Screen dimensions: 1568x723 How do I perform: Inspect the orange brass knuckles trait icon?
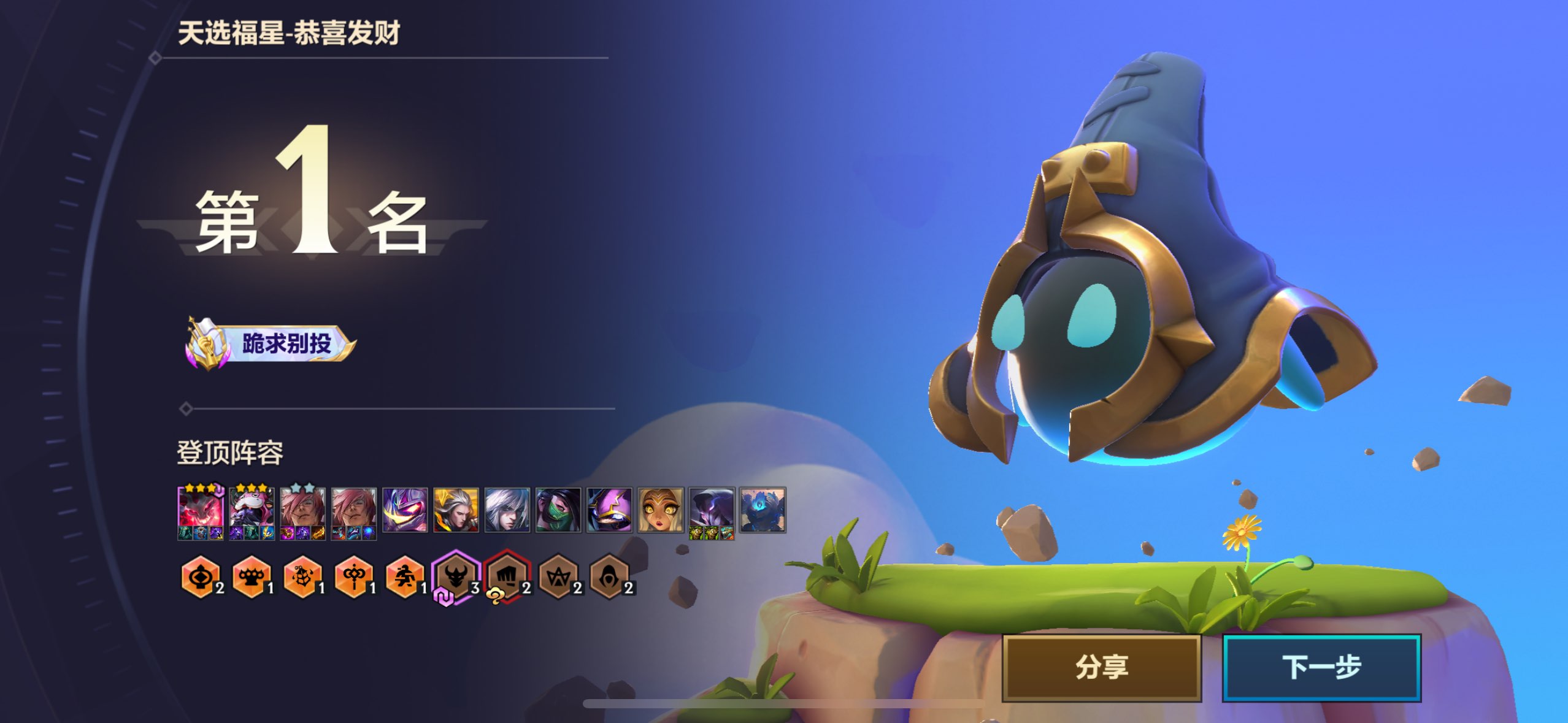click(251, 576)
